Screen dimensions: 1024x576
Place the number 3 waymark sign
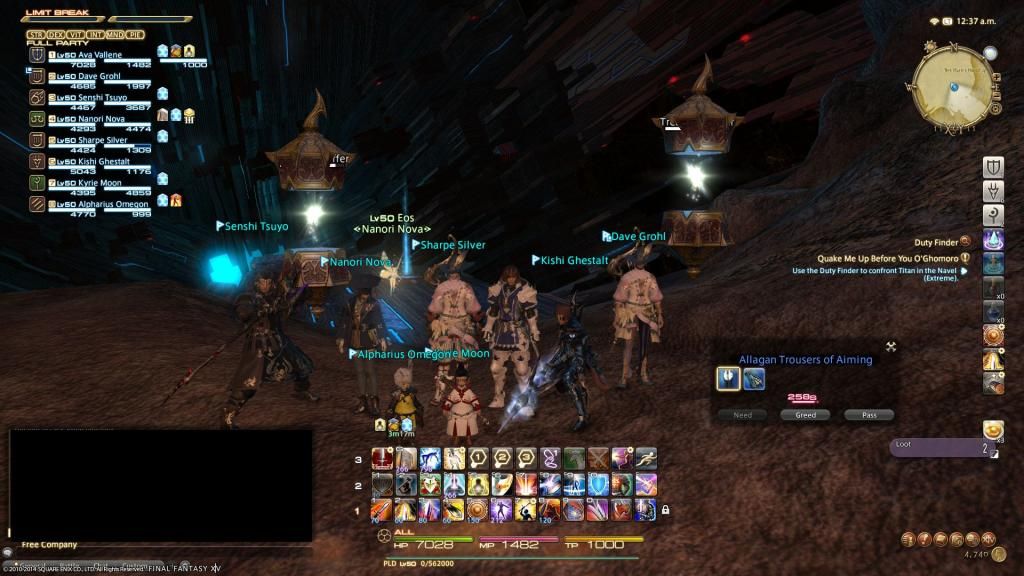pyautogui.click(x=526, y=459)
